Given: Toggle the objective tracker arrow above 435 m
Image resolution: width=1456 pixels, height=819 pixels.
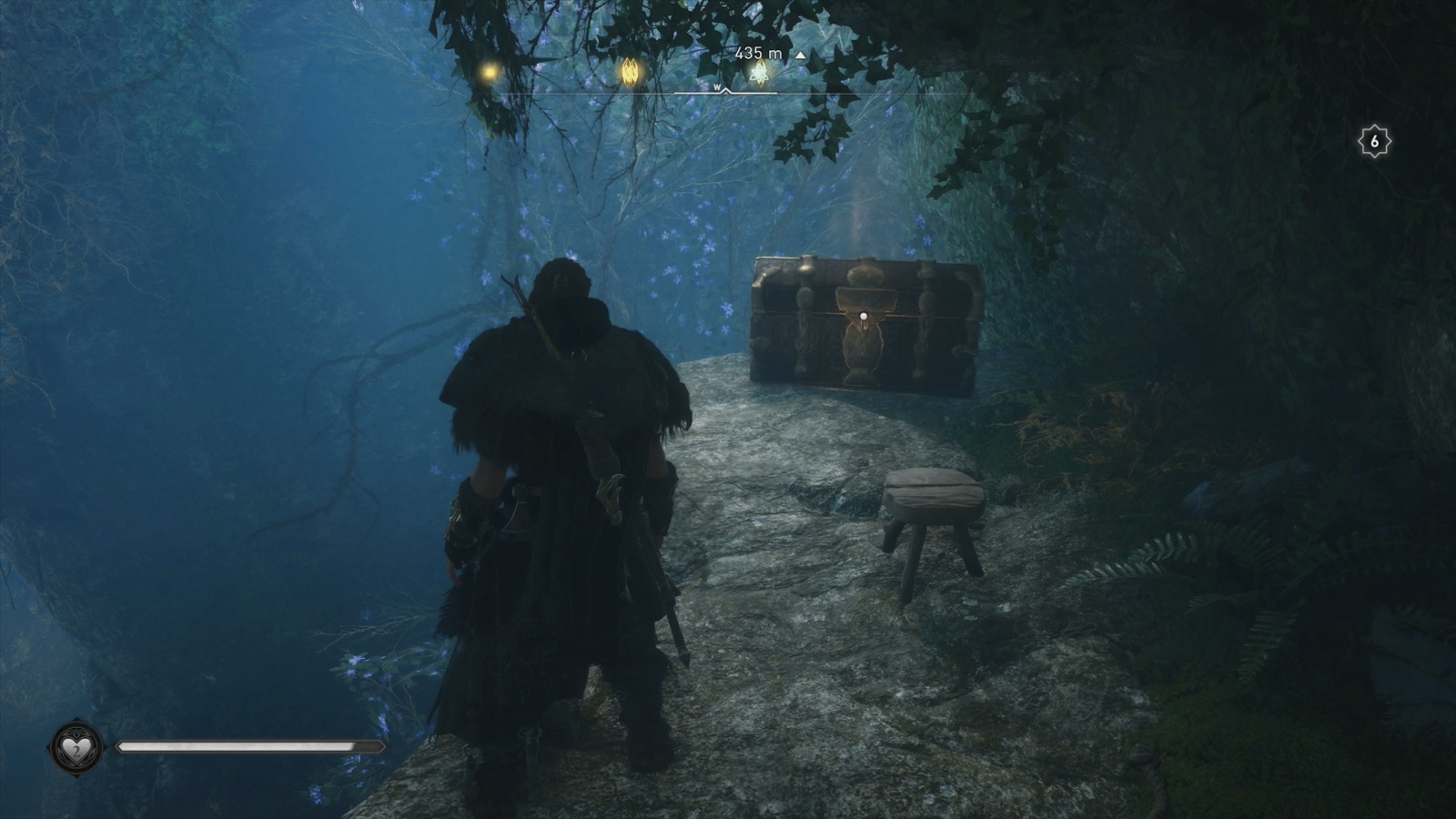Looking at the screenshot, I should (800, 56).
